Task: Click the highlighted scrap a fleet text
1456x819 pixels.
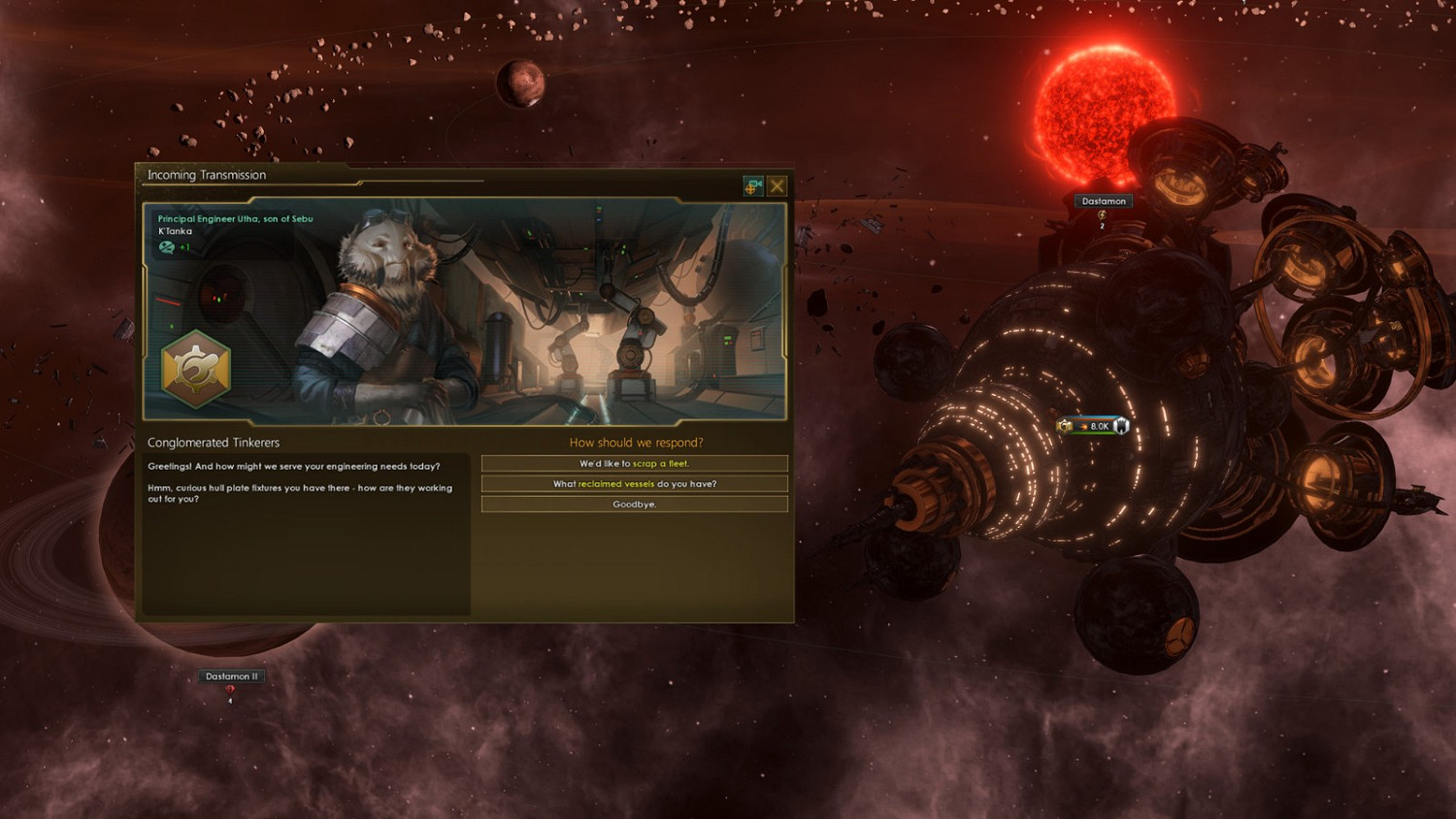Action: pos(662,463)
